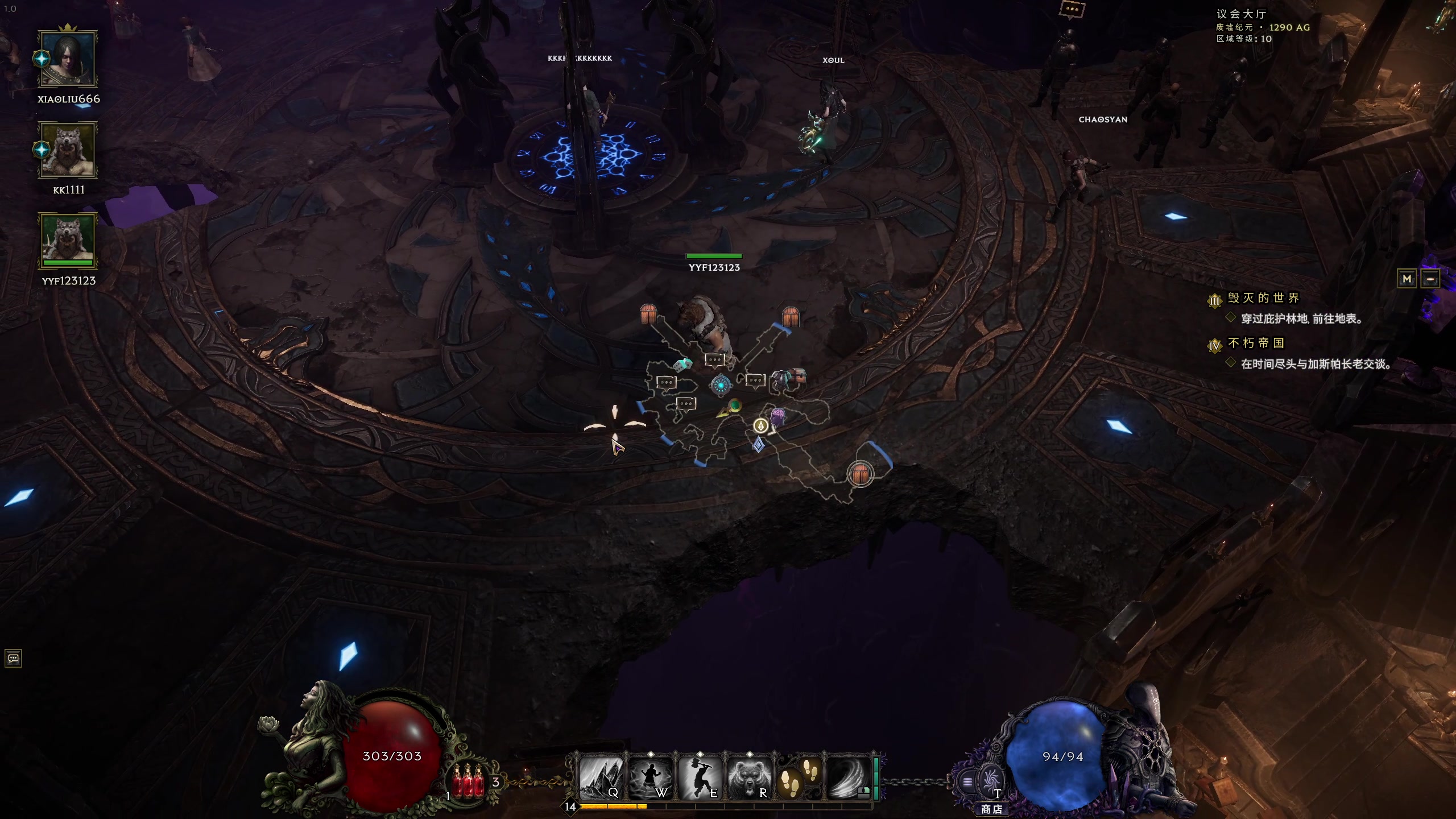Use the leaping axe attack skill
1456x819 pixels.
[700, 777]
